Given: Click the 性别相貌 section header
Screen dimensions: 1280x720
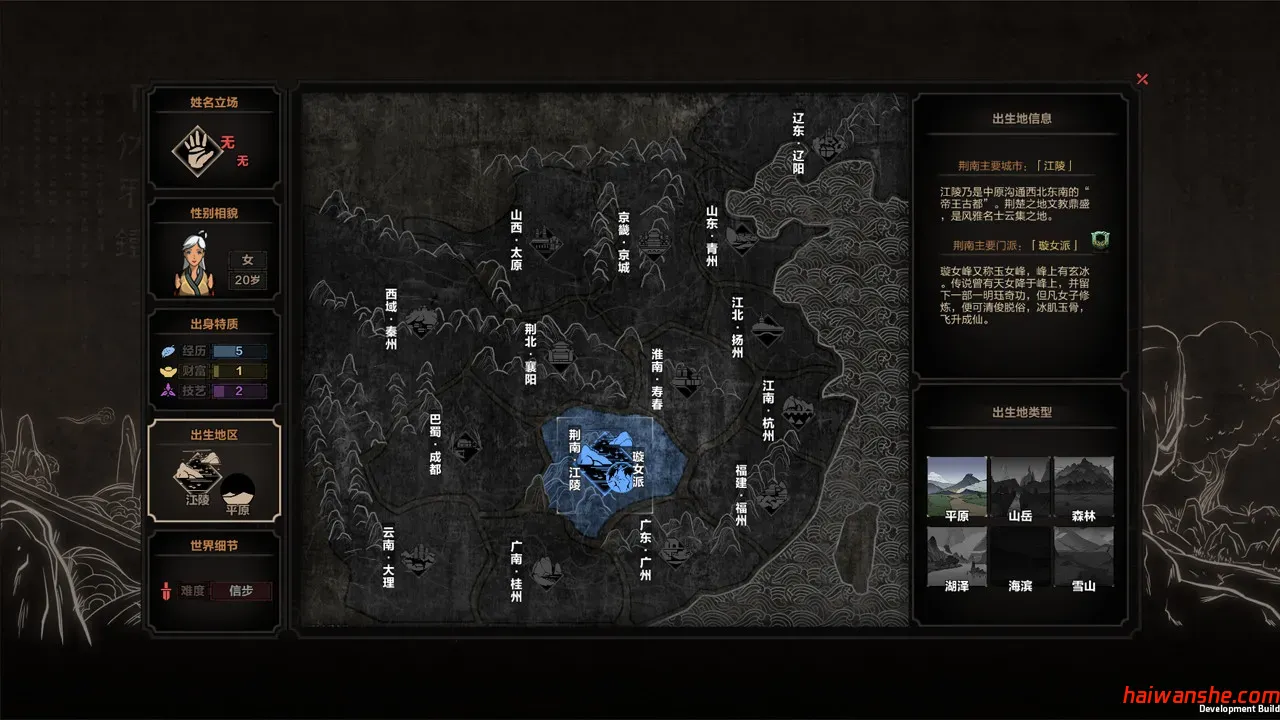Looking at the screenshot, I should (x=213, y=211).
